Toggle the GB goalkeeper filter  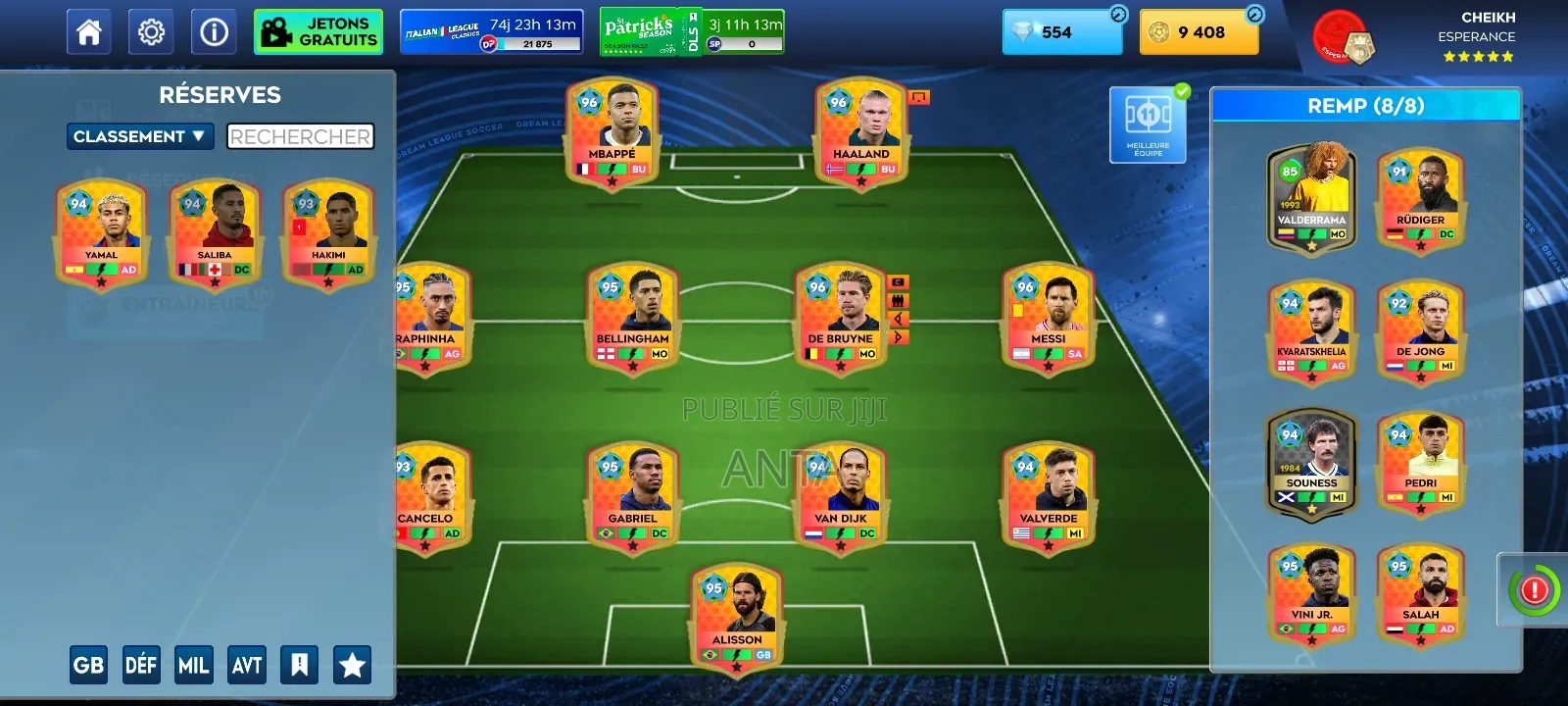click(x=89, y=664)
